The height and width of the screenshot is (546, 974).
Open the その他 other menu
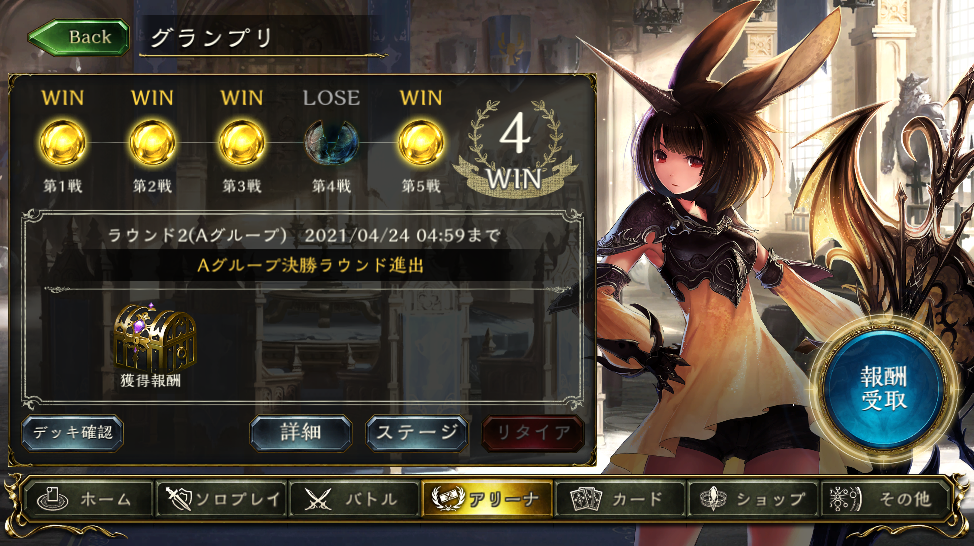click(x=883, y=499)
